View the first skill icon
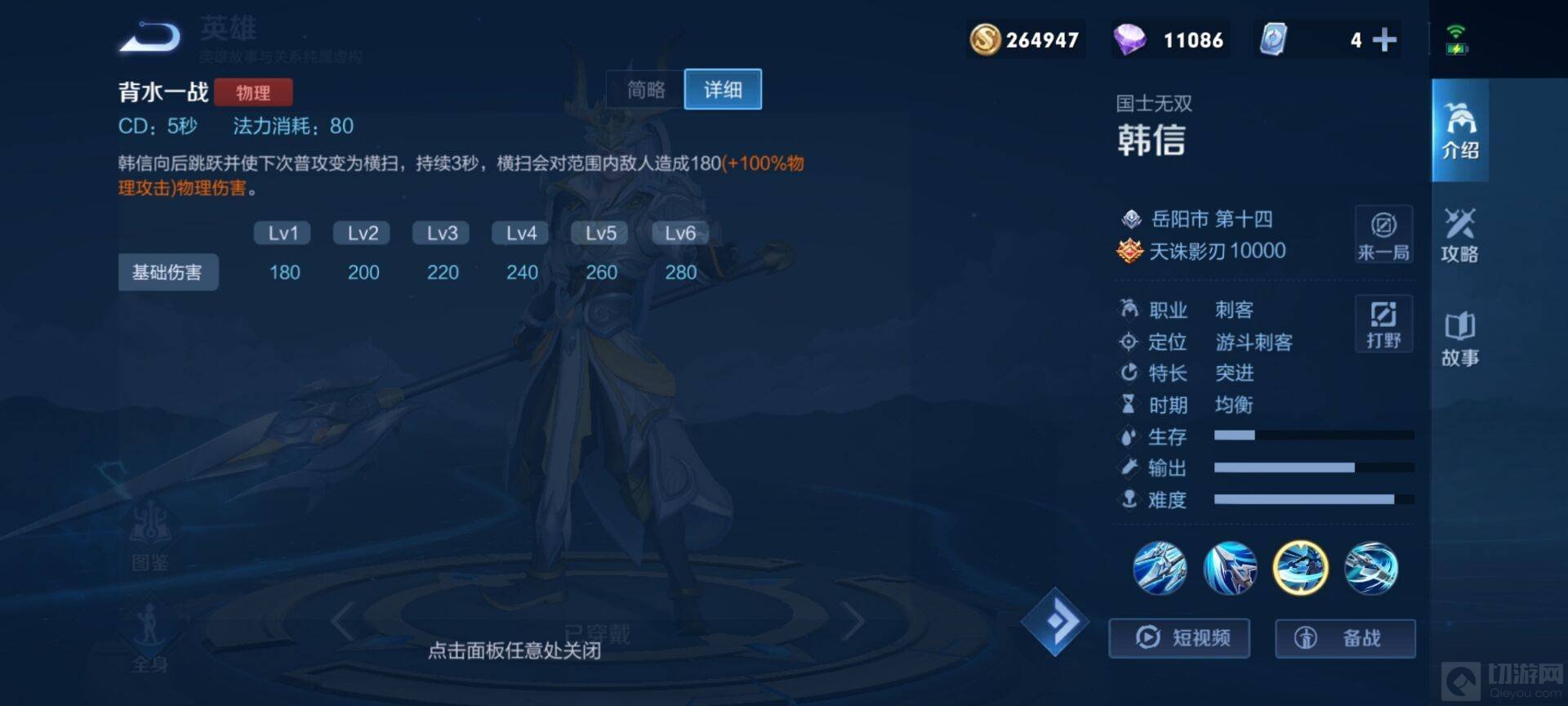The height and width of the screenshot is (706, 1568). [1160, 568]
